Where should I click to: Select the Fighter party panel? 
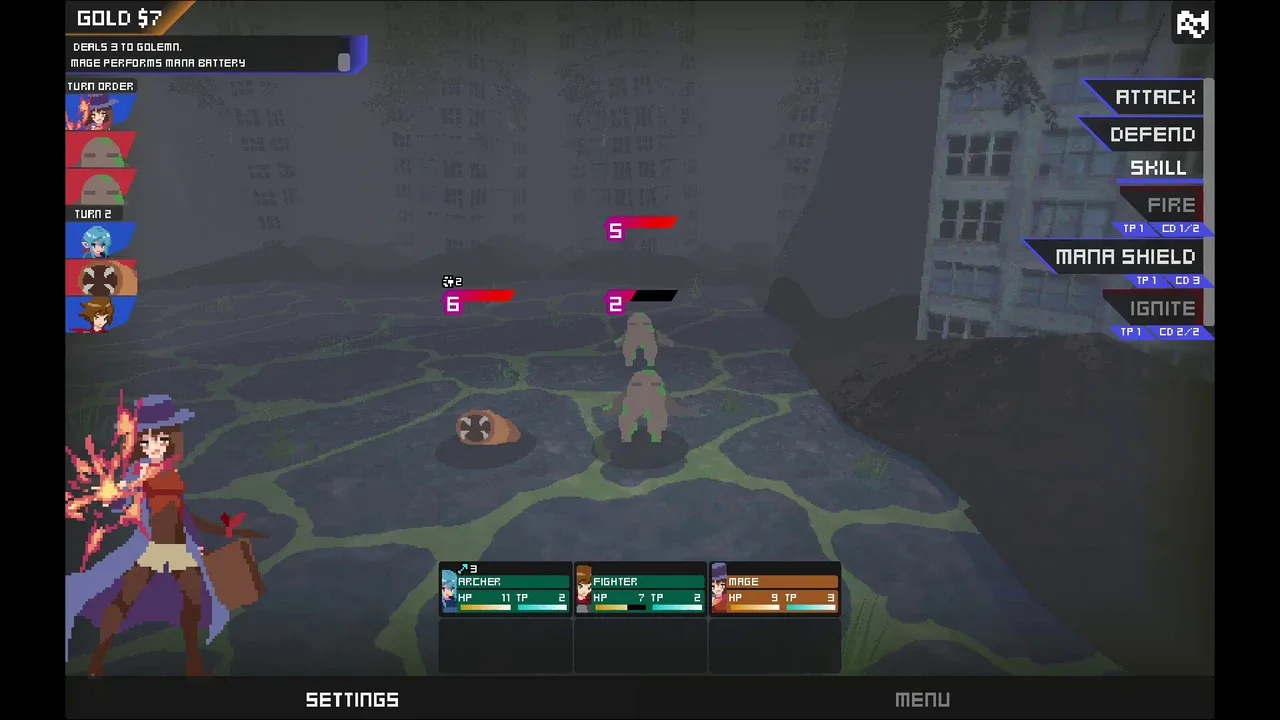640,589
